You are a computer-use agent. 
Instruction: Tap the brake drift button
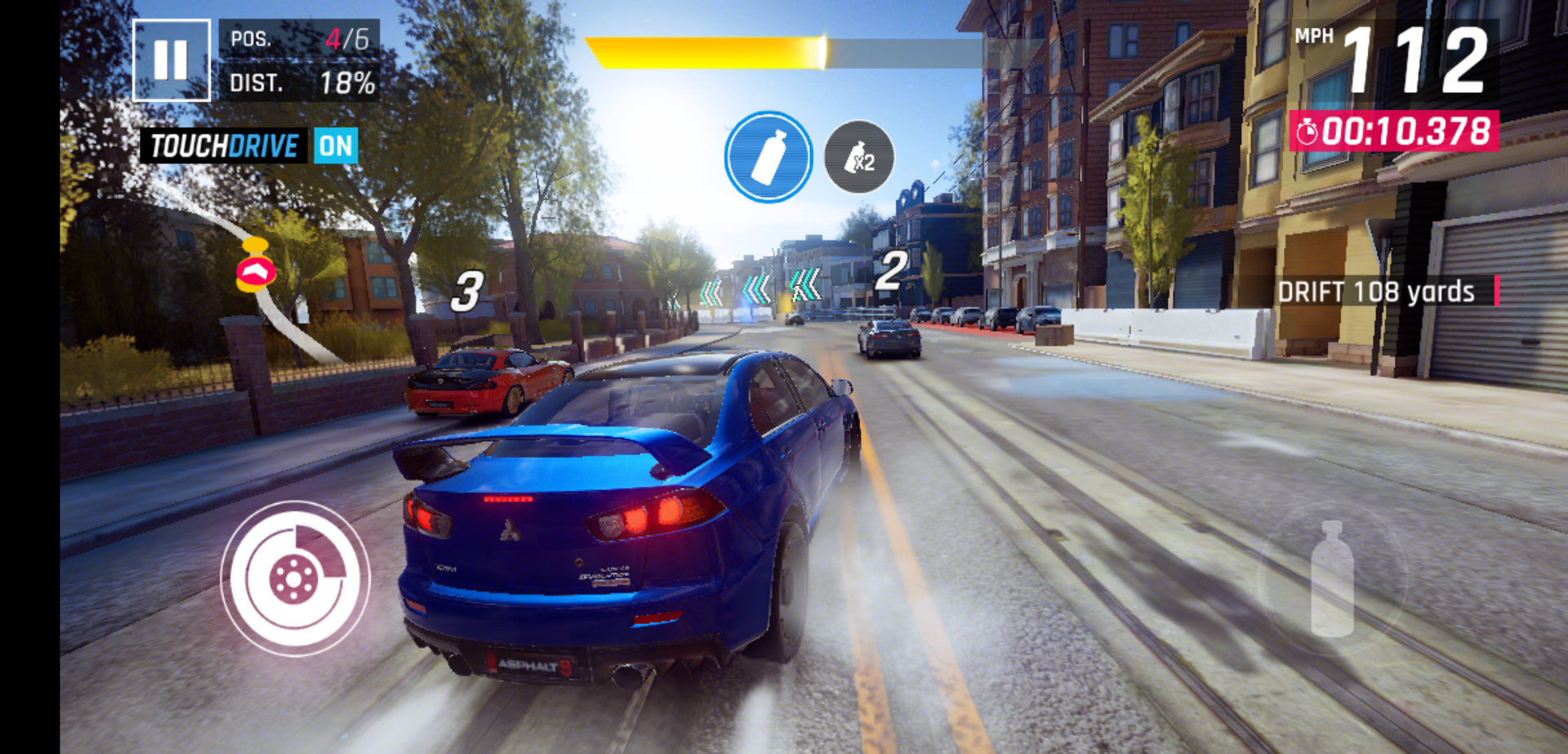(295, 578)
